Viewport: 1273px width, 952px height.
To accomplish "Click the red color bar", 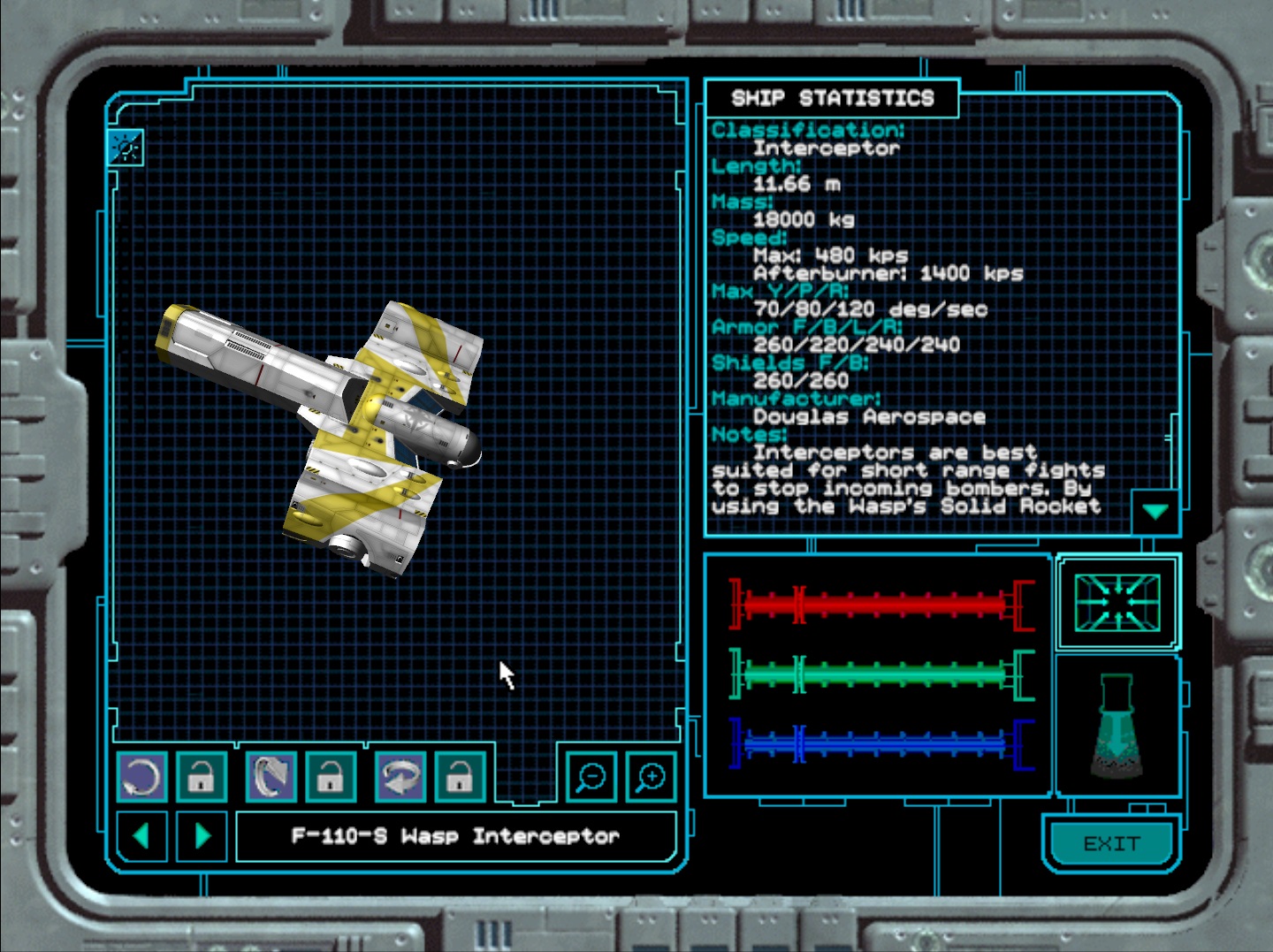I will 881,605.
